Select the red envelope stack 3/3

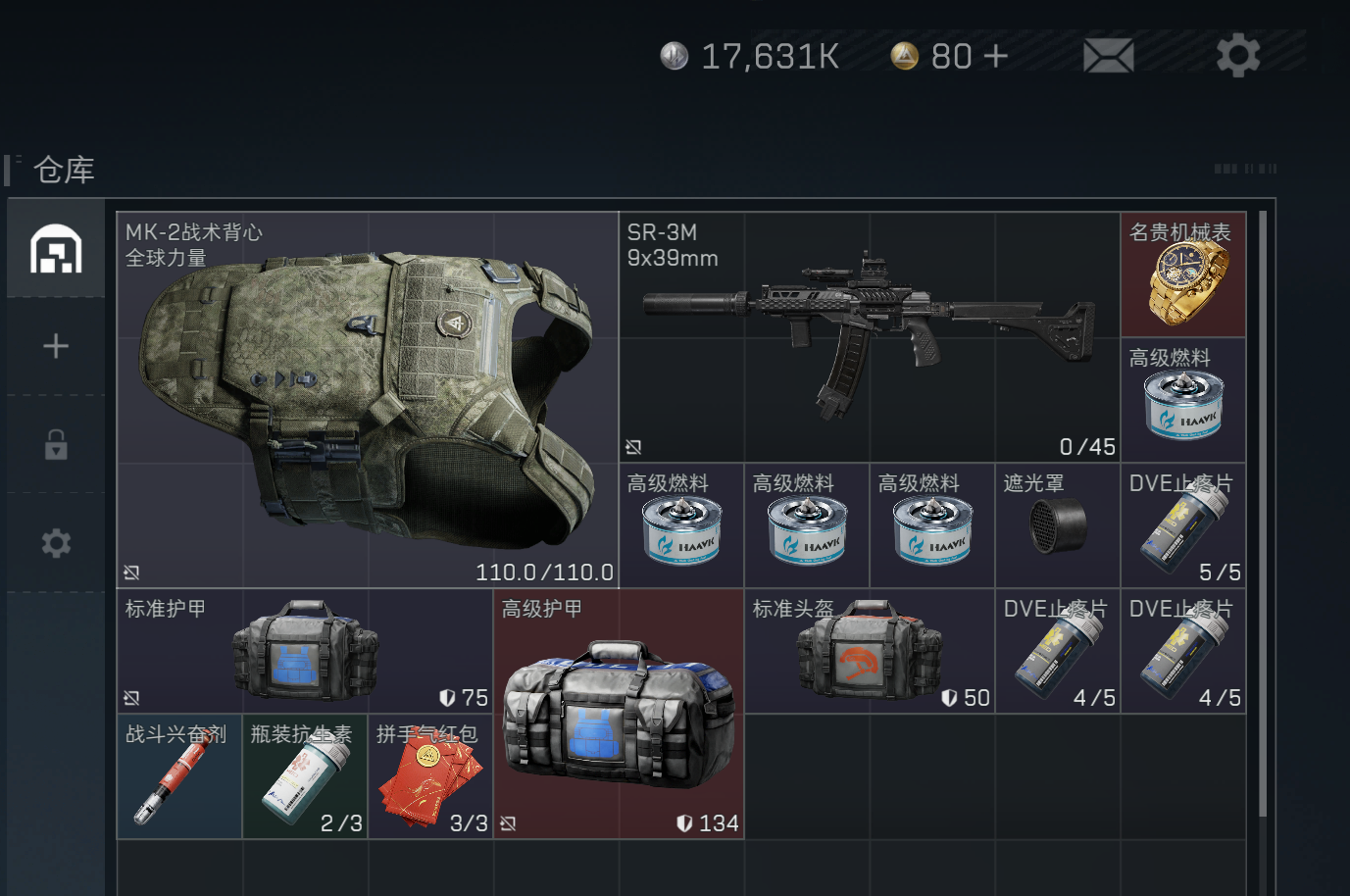(x=430, y=776)
